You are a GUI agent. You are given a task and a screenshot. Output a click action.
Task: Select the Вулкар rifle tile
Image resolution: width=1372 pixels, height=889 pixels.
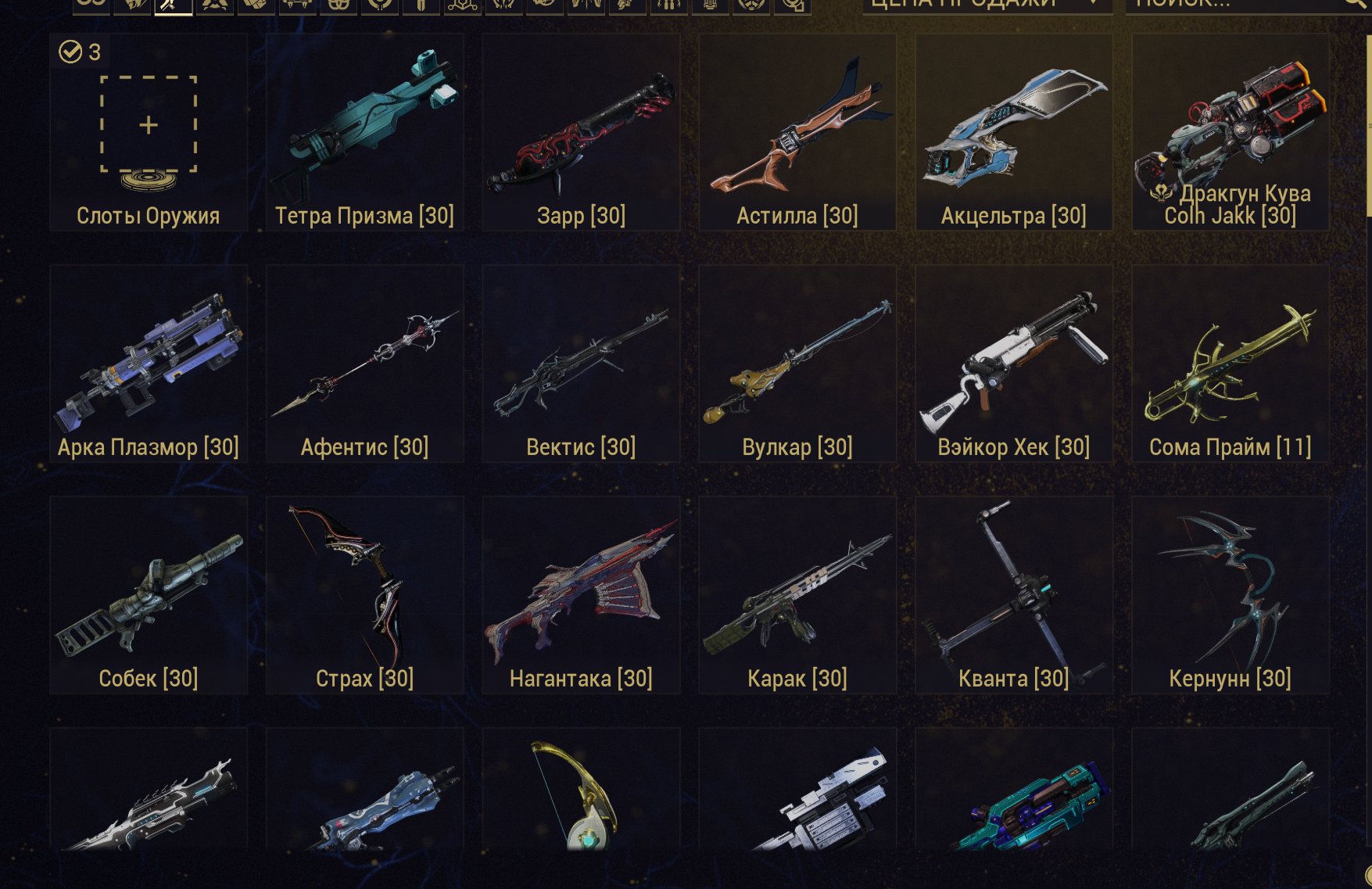click(x=797, y=363)
